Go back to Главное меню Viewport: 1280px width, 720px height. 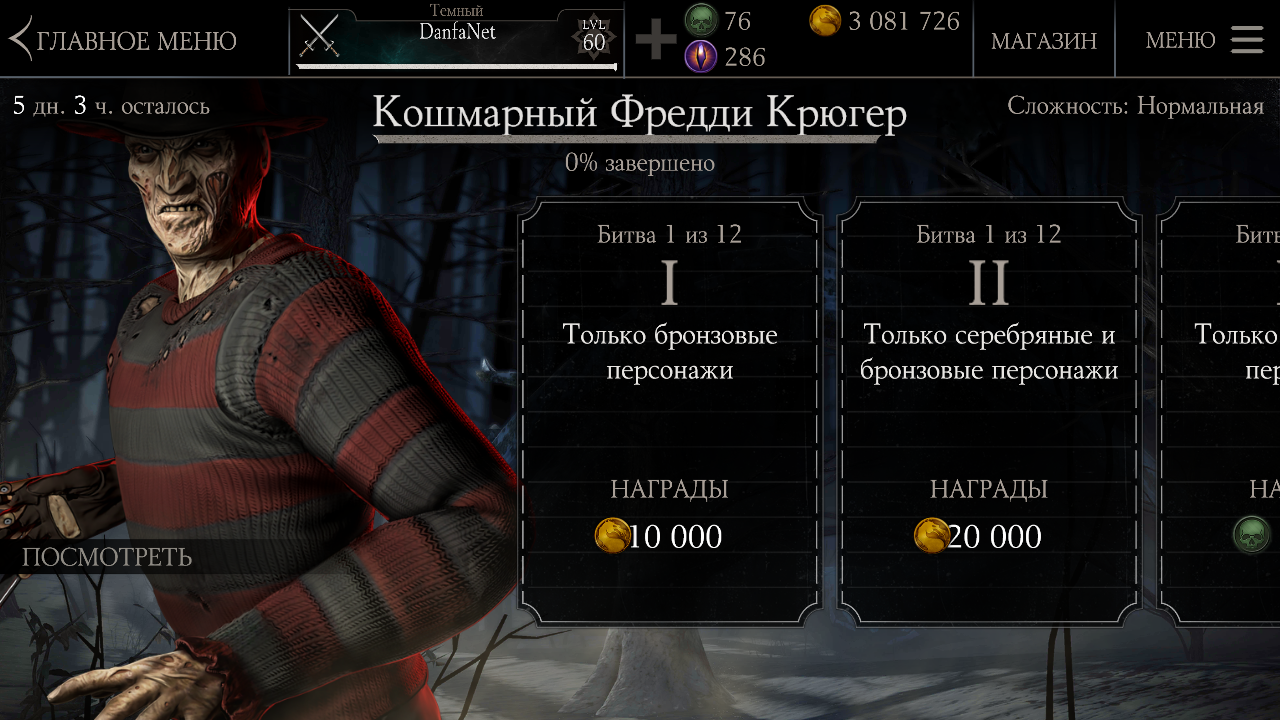(x=123, y=40)
